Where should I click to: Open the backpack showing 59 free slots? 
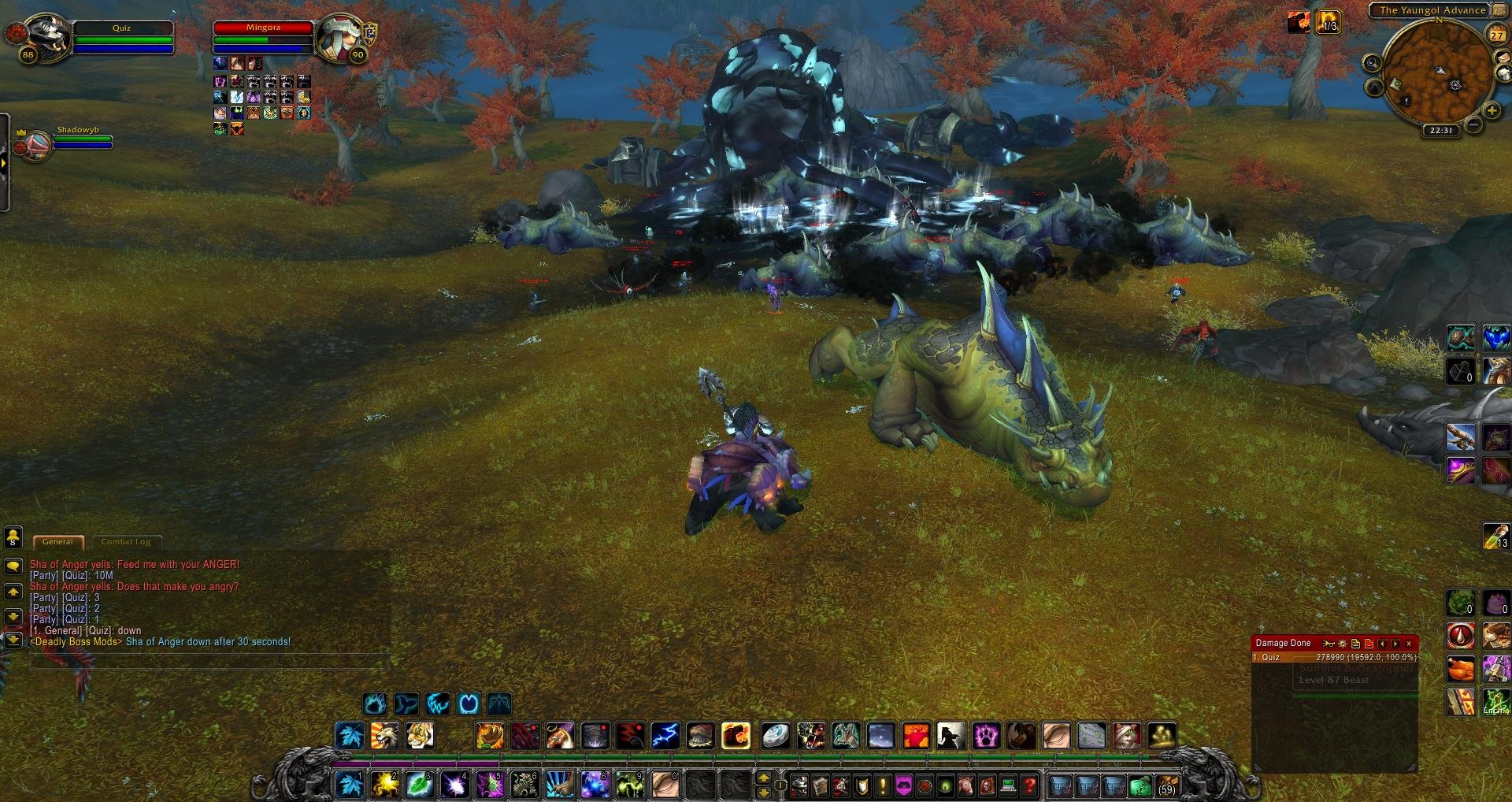pyautogui.click(x=1166, y=785)
